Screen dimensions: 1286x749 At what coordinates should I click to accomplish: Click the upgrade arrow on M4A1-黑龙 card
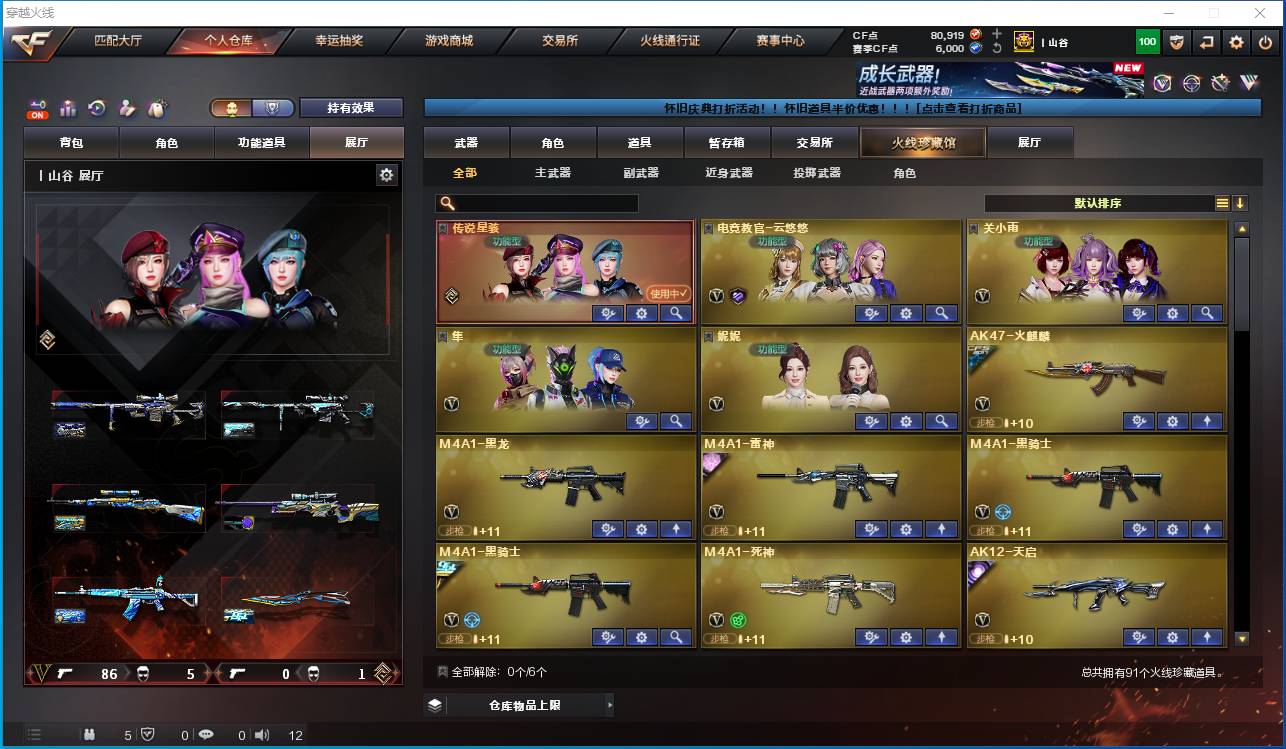tap(676, 528)
